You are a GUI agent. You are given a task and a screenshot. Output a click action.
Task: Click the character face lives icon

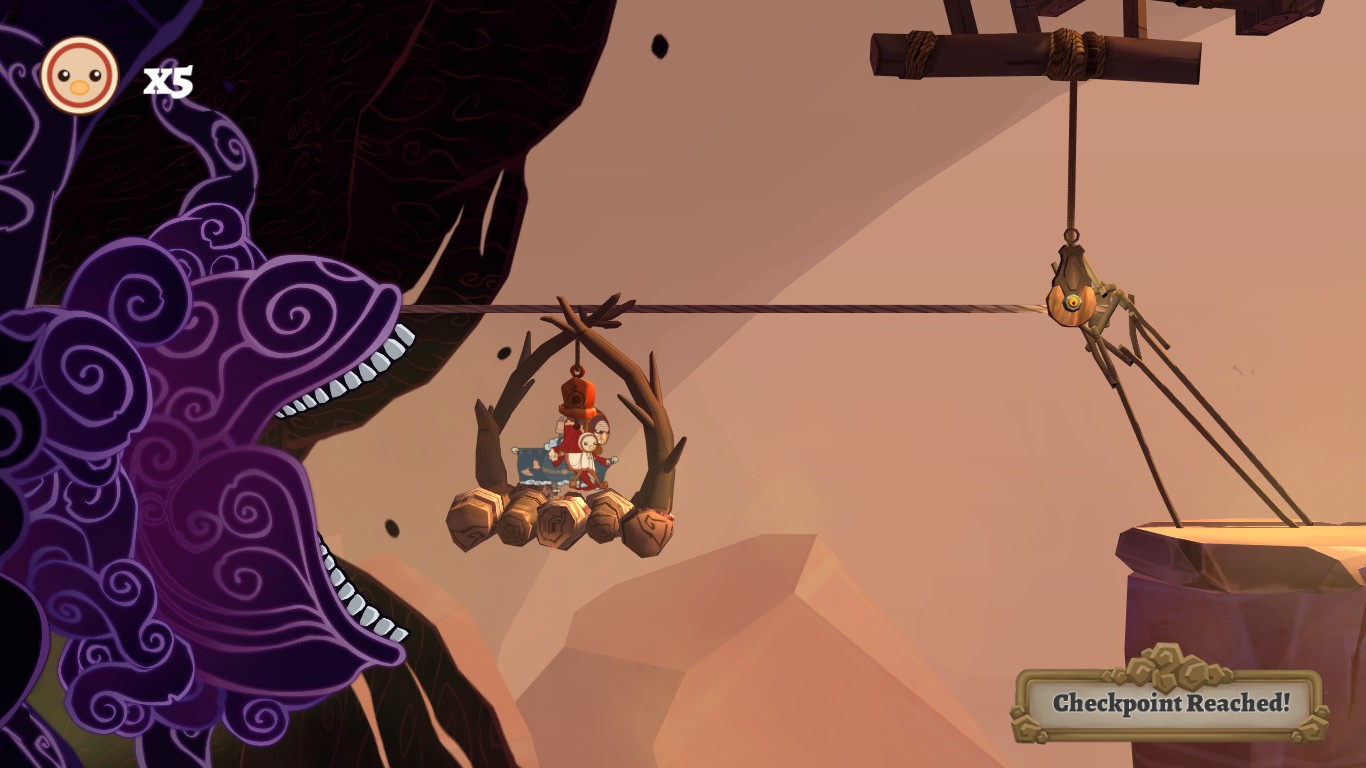(80, 75)
